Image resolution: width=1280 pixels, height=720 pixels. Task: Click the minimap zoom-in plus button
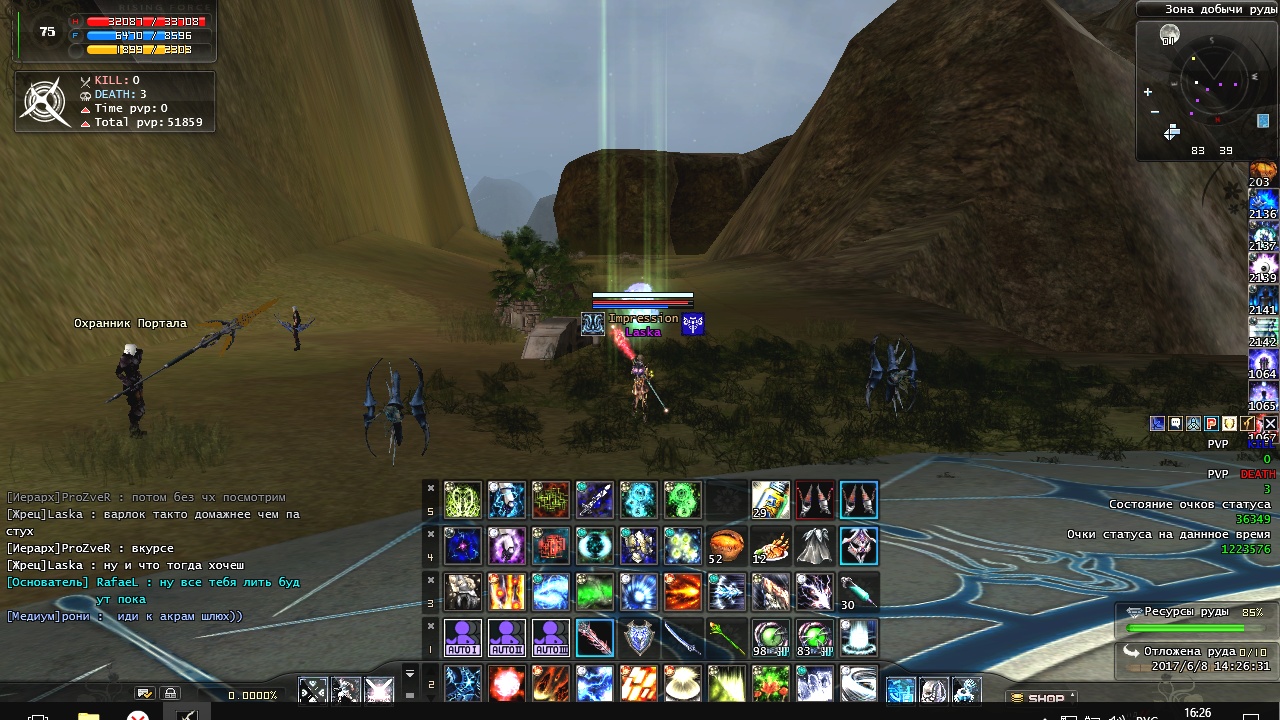pyautogui.click(x=1148, y=92)
